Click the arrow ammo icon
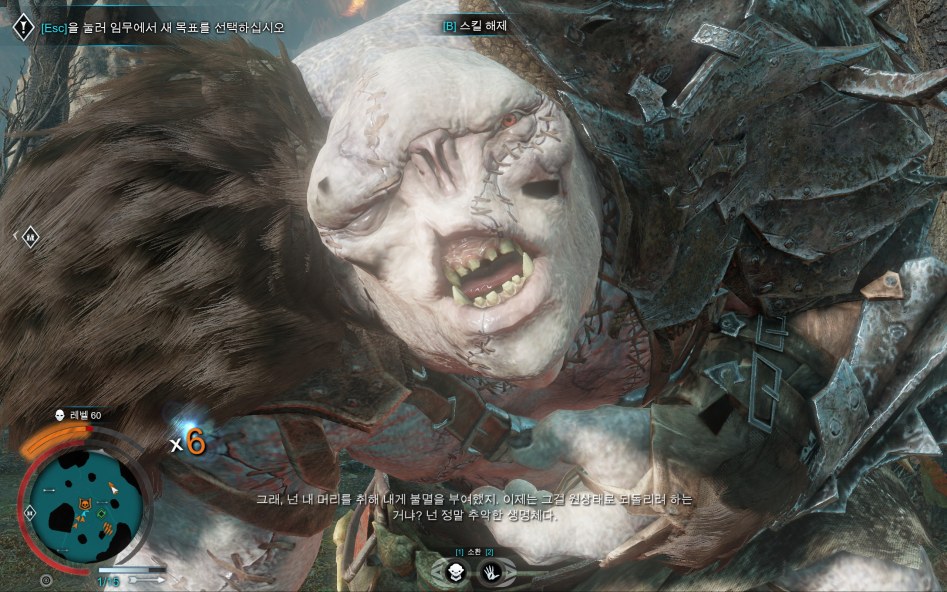The height and width of the screenshot is (592, 947). click(x=146, y=578)
